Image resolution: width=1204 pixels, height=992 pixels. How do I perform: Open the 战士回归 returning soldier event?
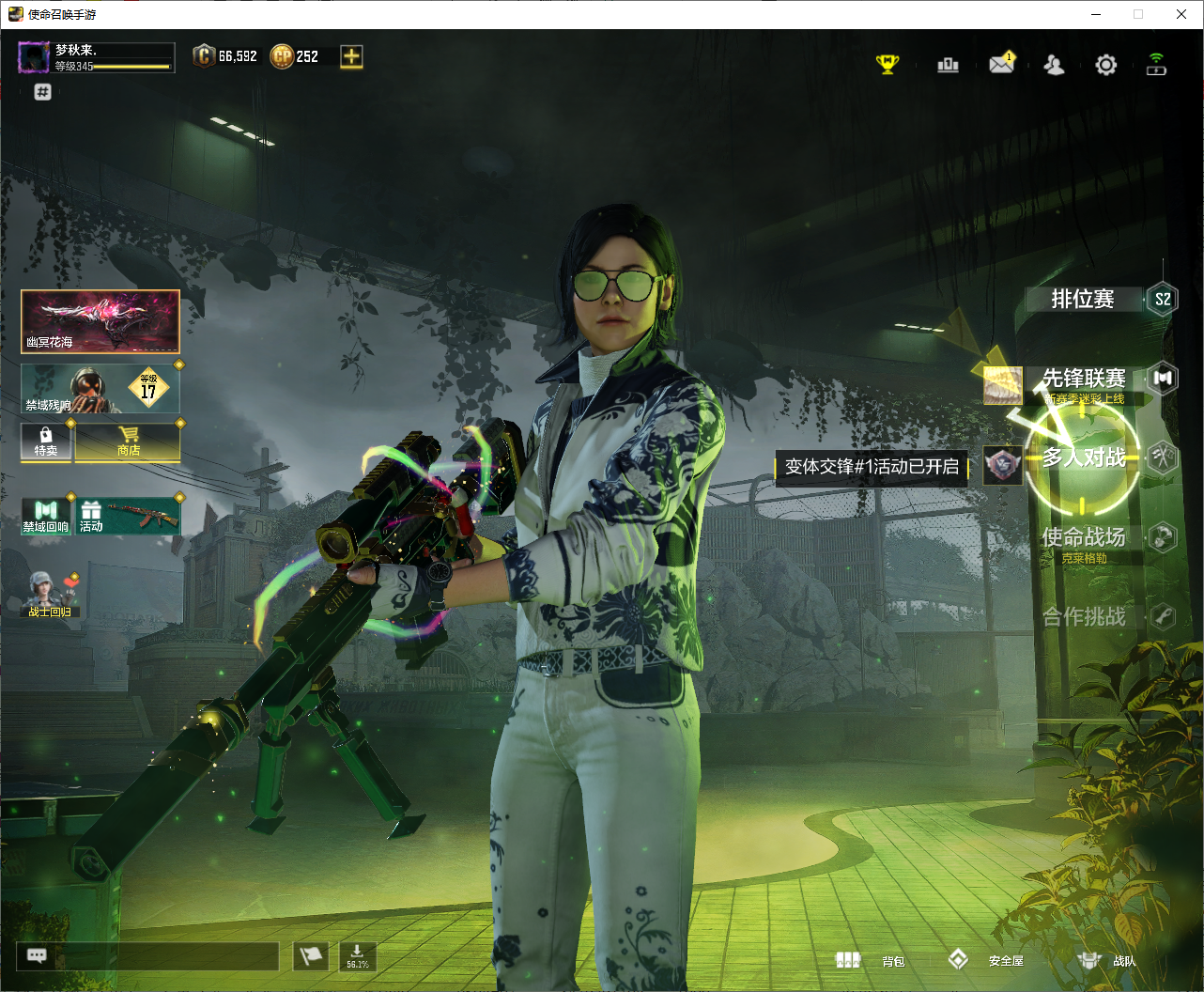(50, 596)
